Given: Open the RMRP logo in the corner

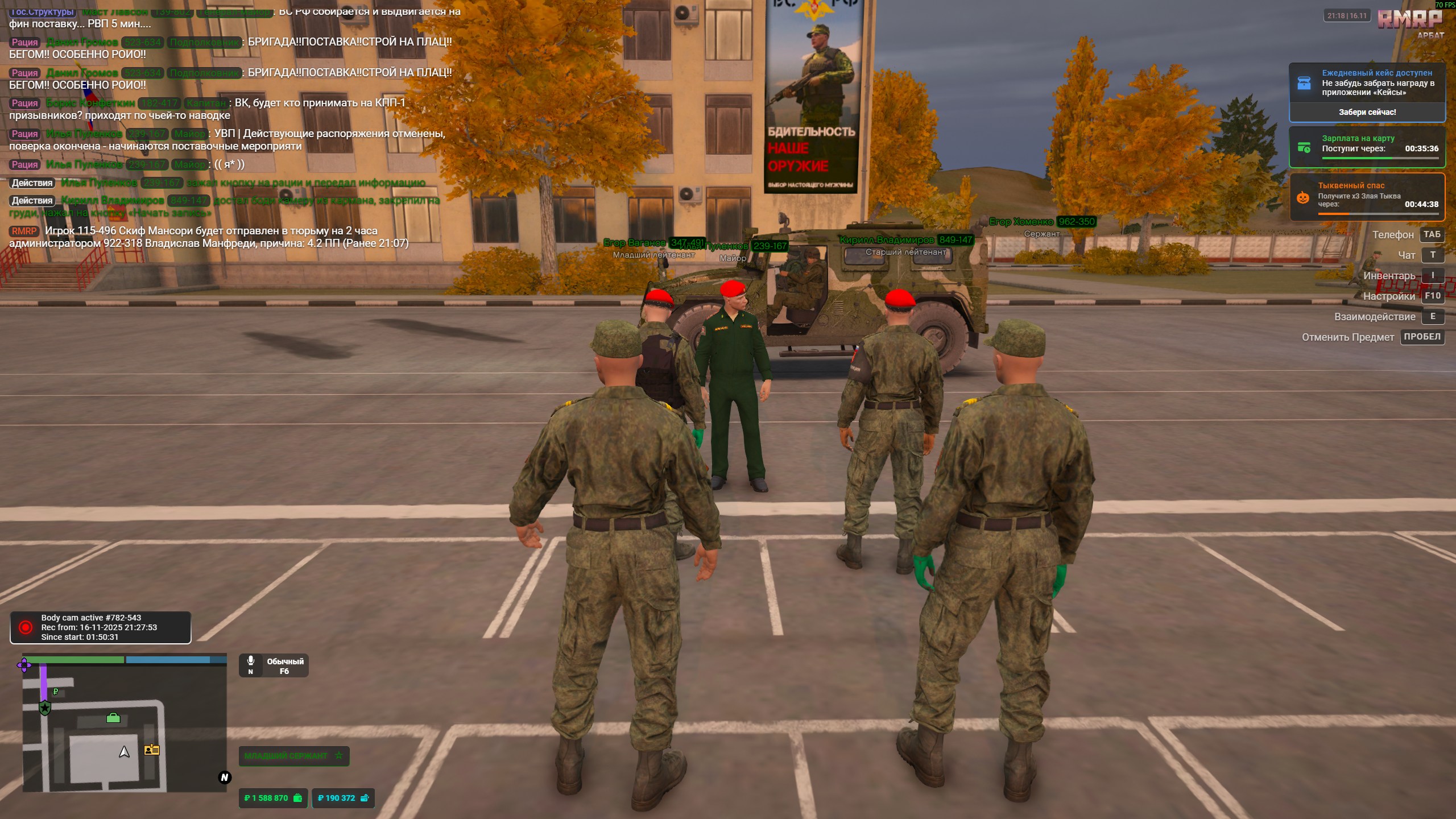Looking at the screenshot, I should tap(1409, 20).
